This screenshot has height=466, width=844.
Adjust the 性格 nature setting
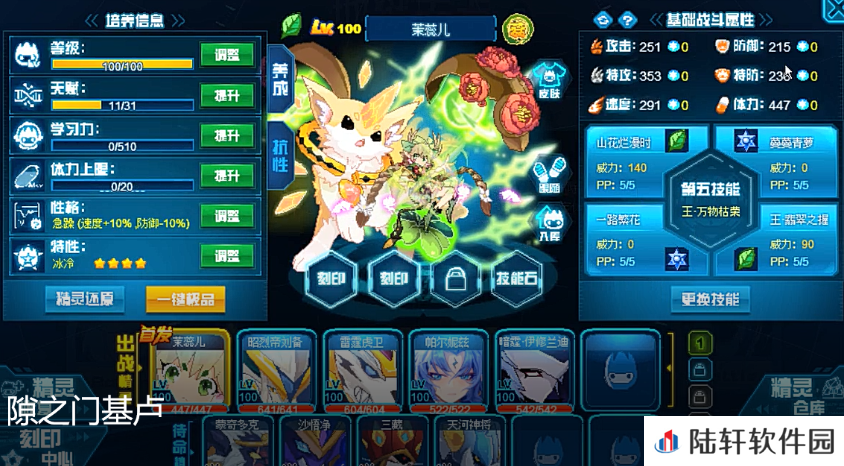point(227,215)
